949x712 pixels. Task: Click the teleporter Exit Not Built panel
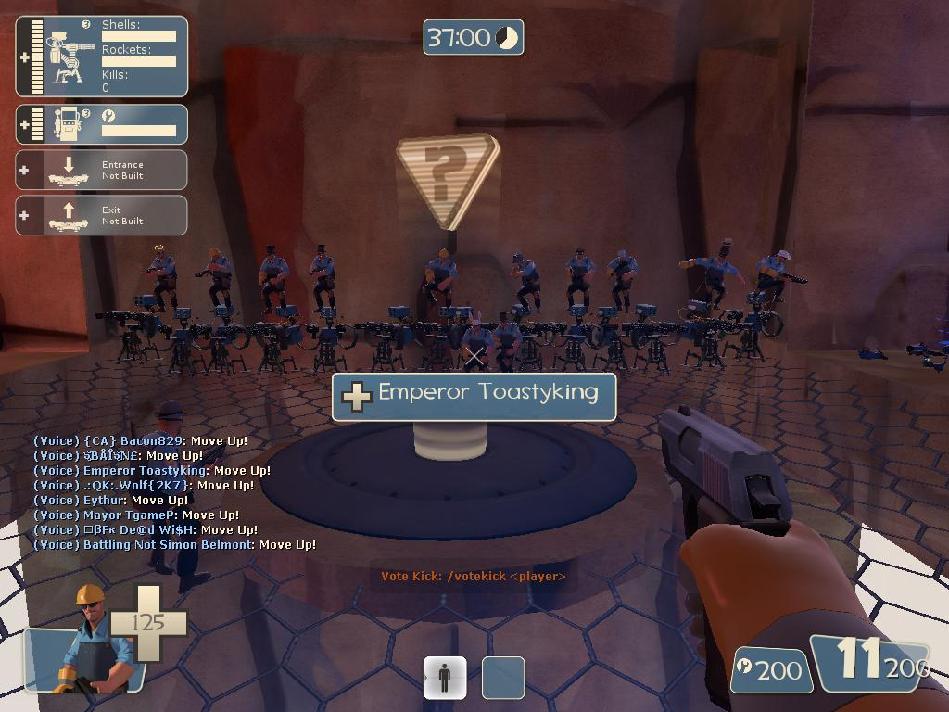tap(101, 216)
